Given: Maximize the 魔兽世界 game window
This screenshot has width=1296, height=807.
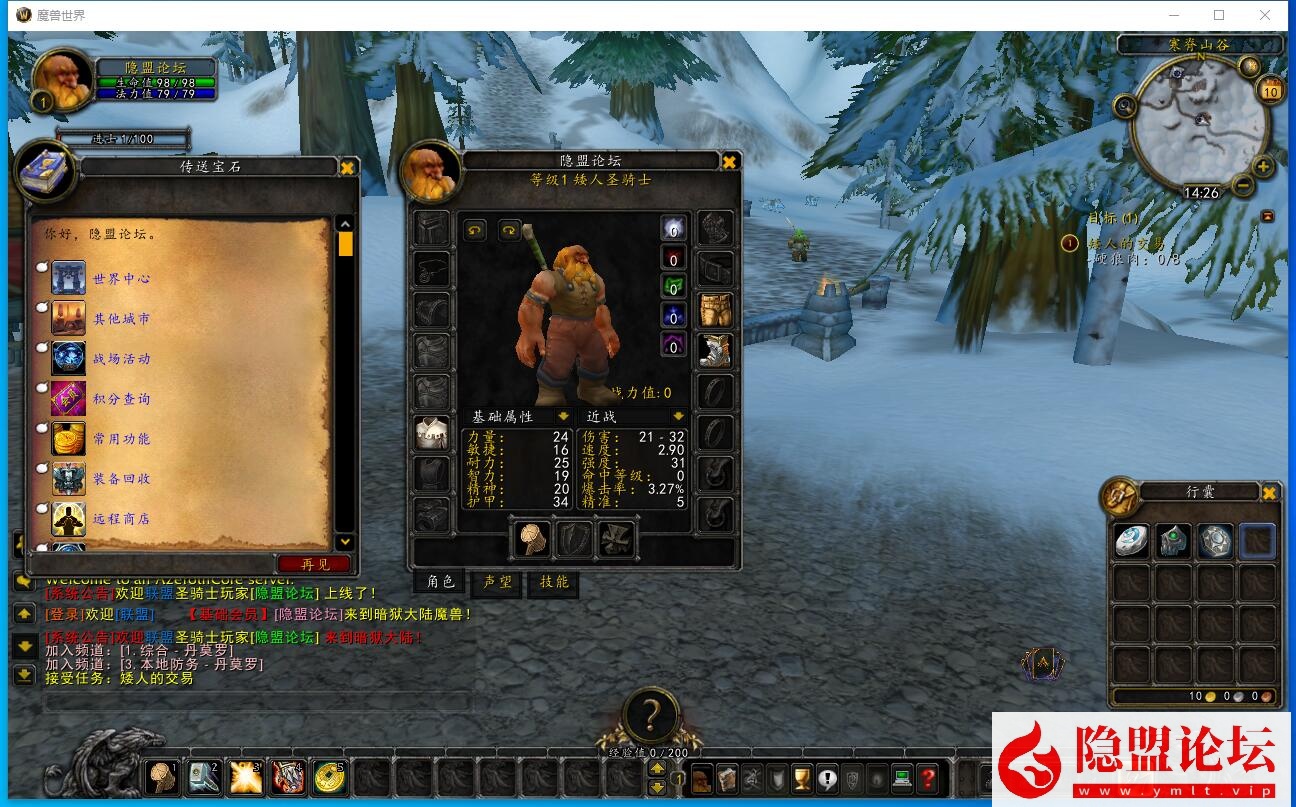Looking at the screenshot, I should point(1219,15).
